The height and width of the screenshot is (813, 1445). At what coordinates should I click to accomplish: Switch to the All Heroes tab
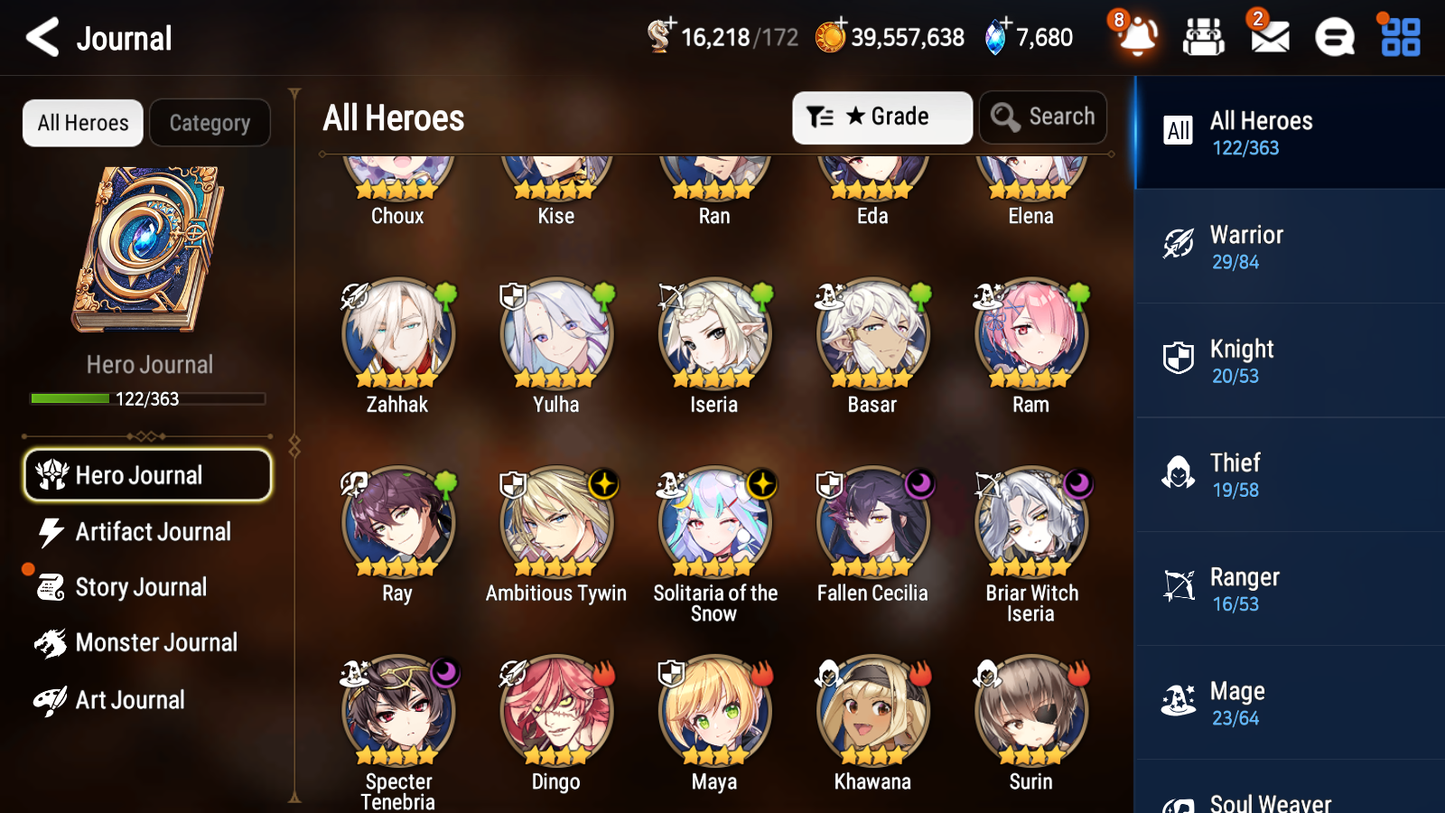[x=82, y=122]
